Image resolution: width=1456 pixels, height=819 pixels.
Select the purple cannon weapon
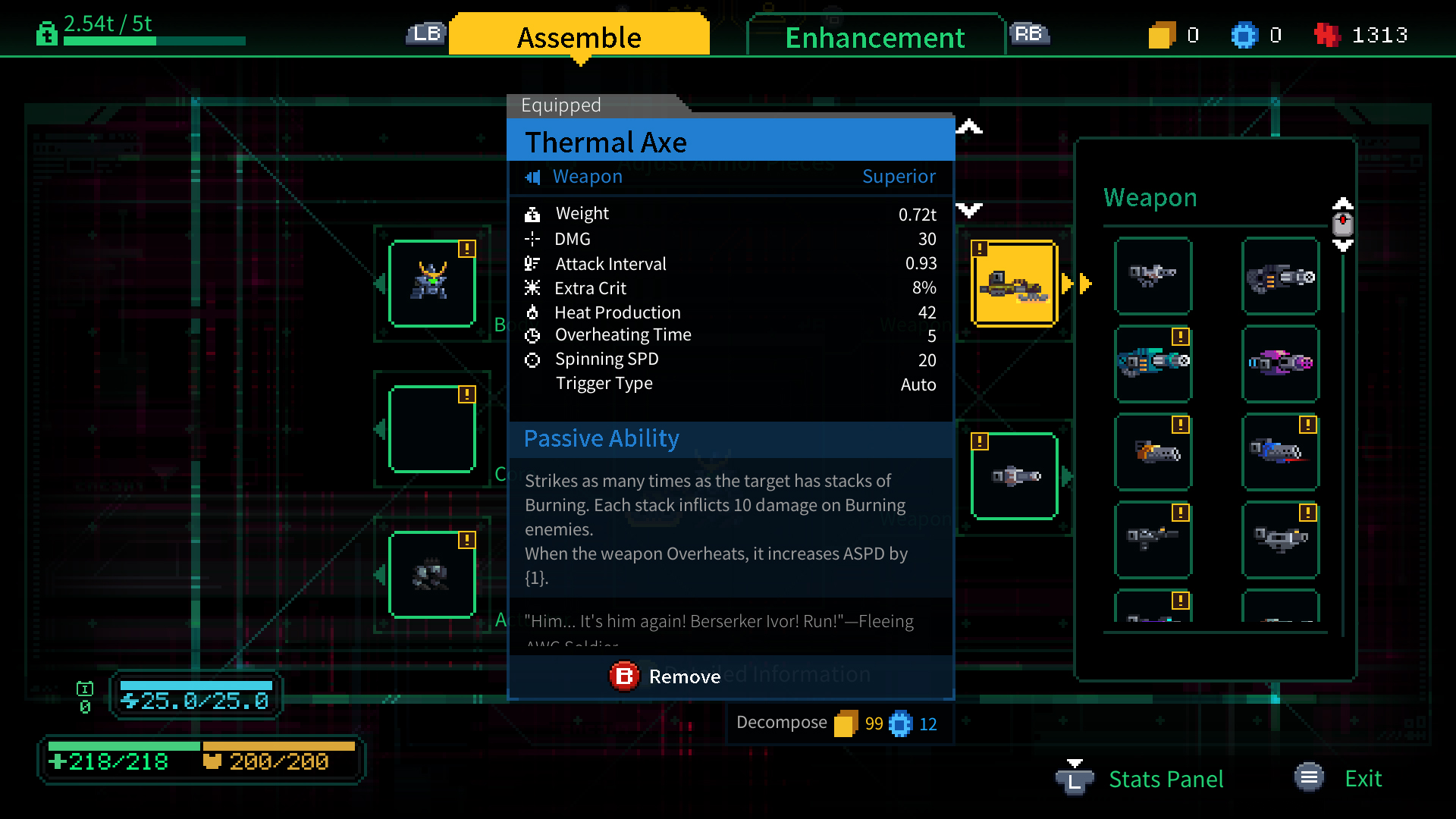tap(1280, 363)
